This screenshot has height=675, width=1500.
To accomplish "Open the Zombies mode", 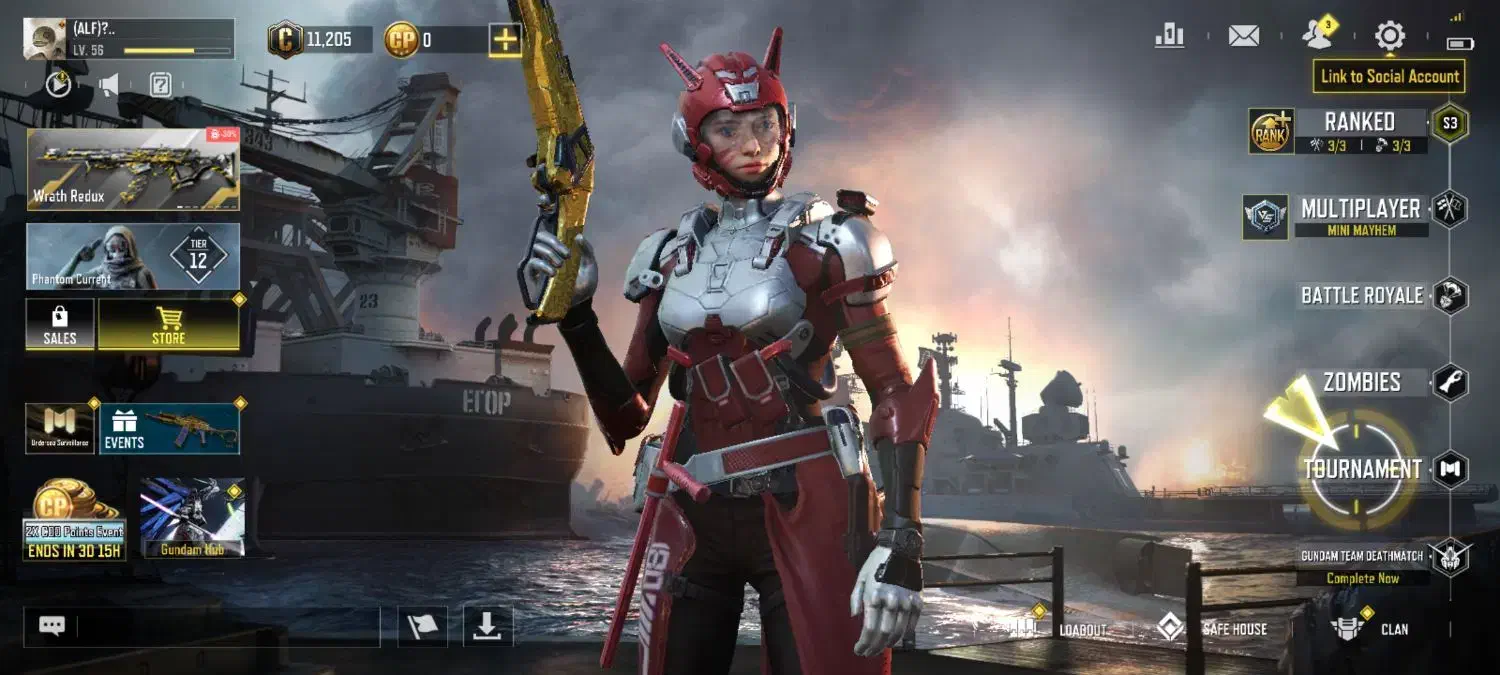I will click(x=1362, y=382).
